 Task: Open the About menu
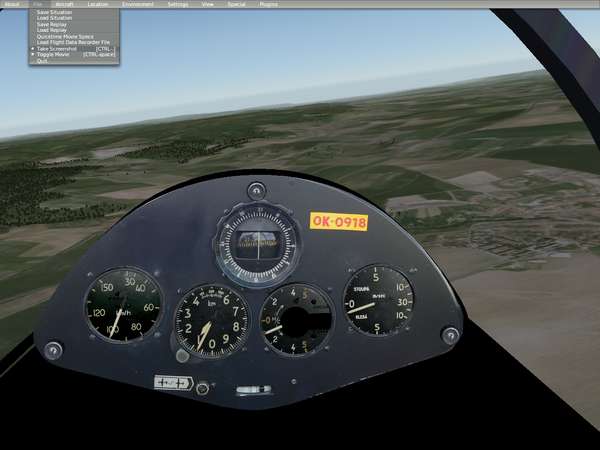click(x=11, y=4)
